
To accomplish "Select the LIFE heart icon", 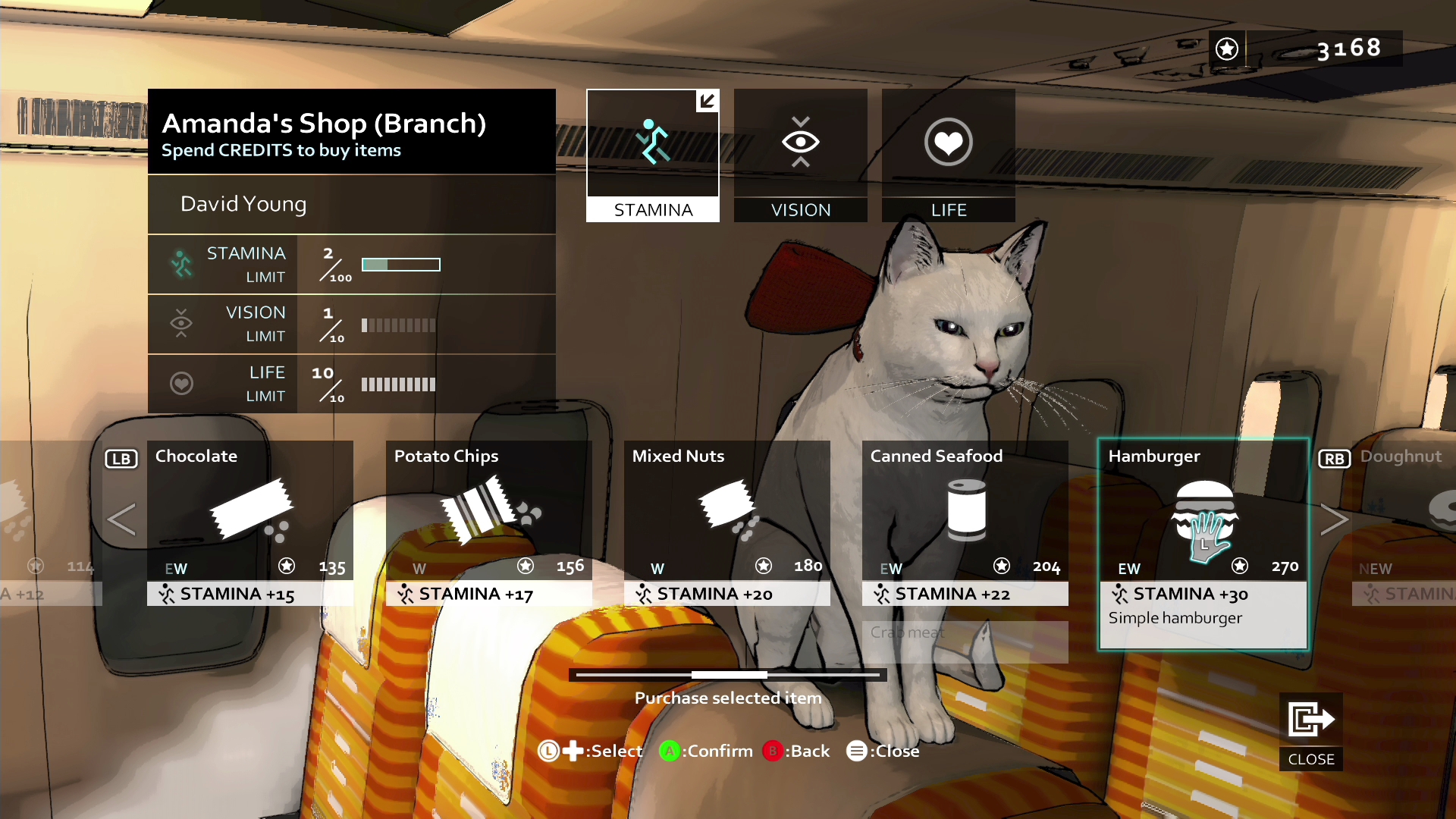I will click(x=948, y=142).
